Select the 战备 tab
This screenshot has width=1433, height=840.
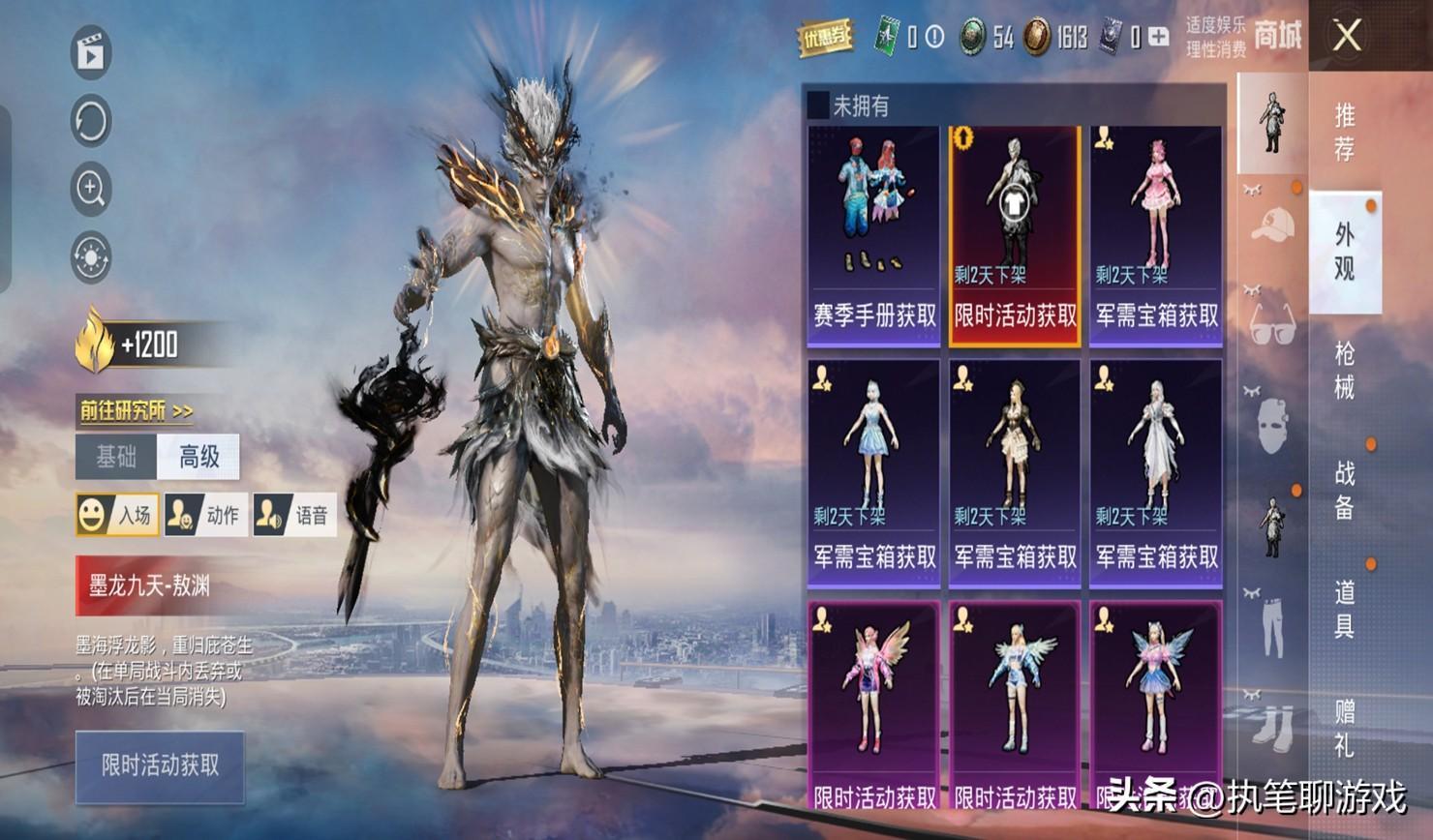click(1345, 490)
